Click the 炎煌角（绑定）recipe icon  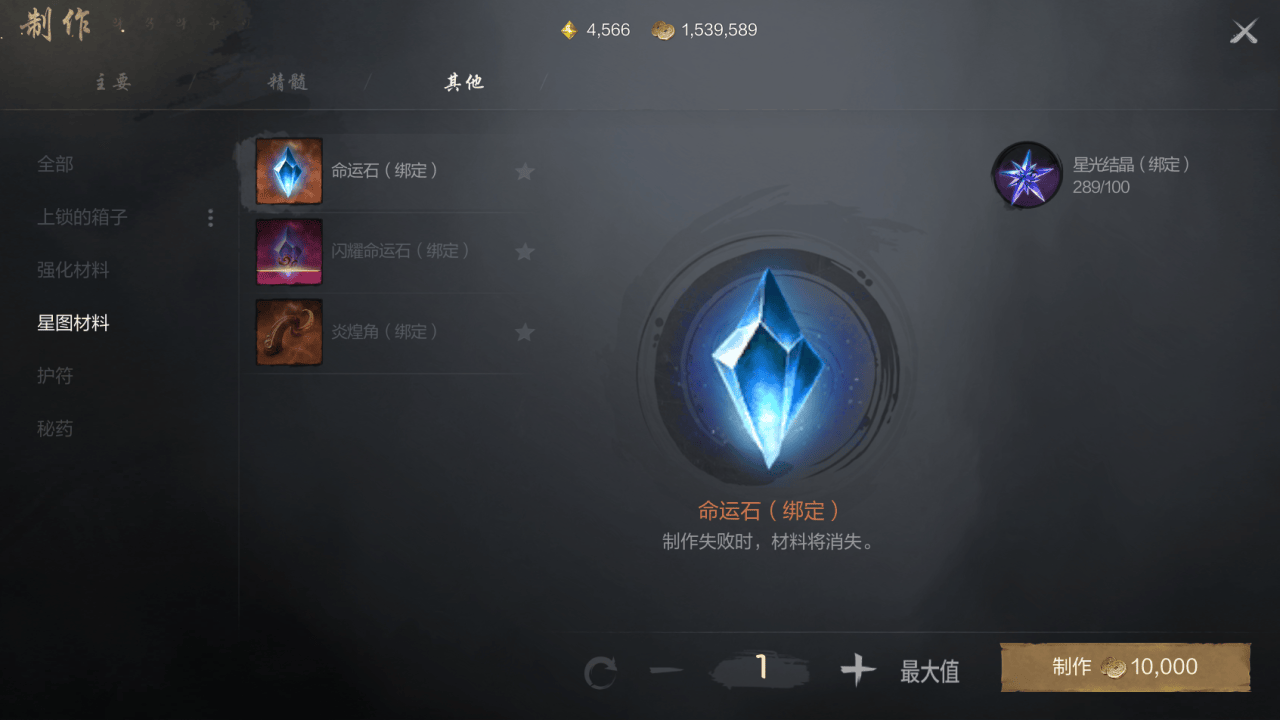(288, 331)
